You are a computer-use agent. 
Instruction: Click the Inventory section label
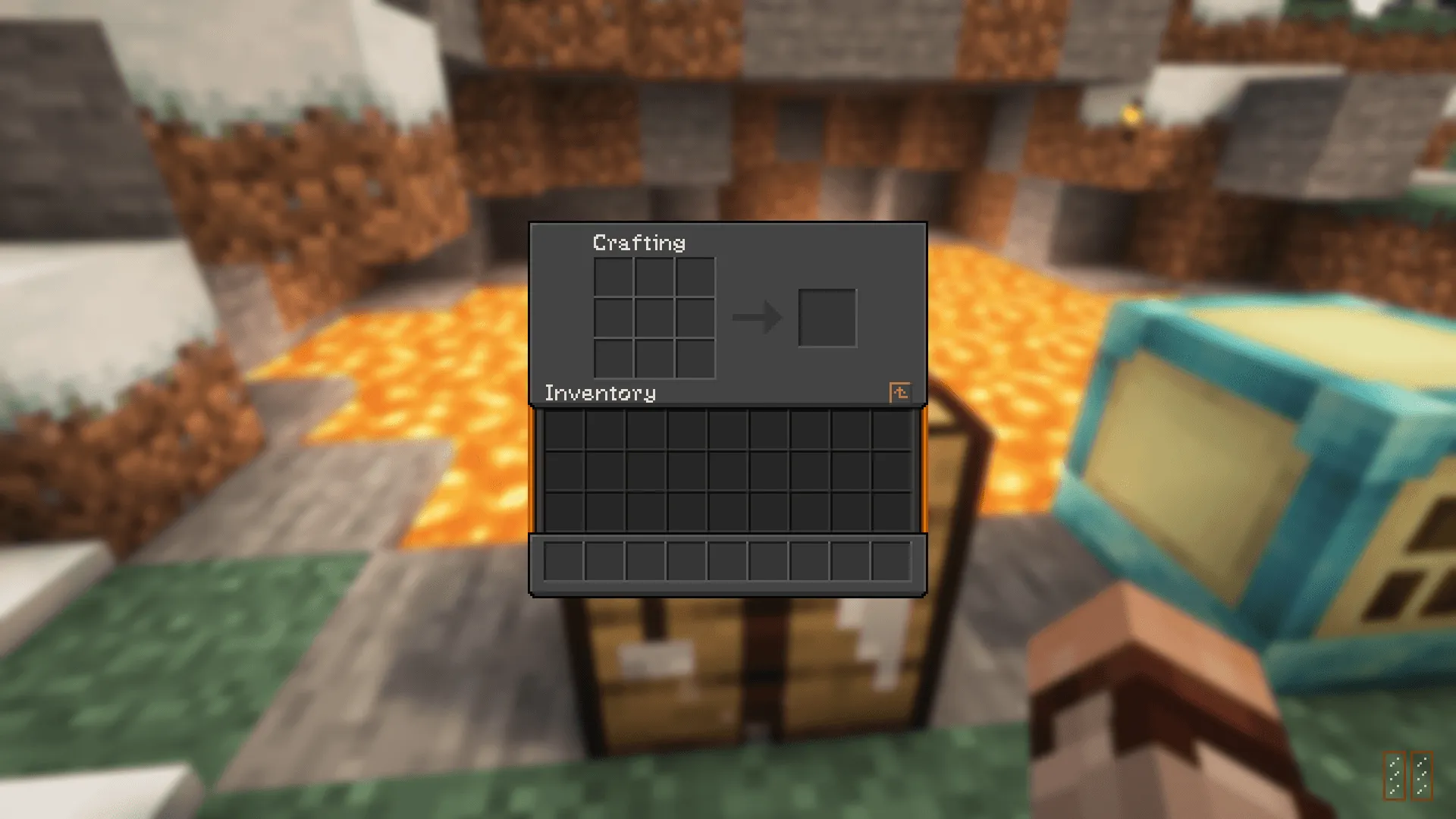coord(603,393)
